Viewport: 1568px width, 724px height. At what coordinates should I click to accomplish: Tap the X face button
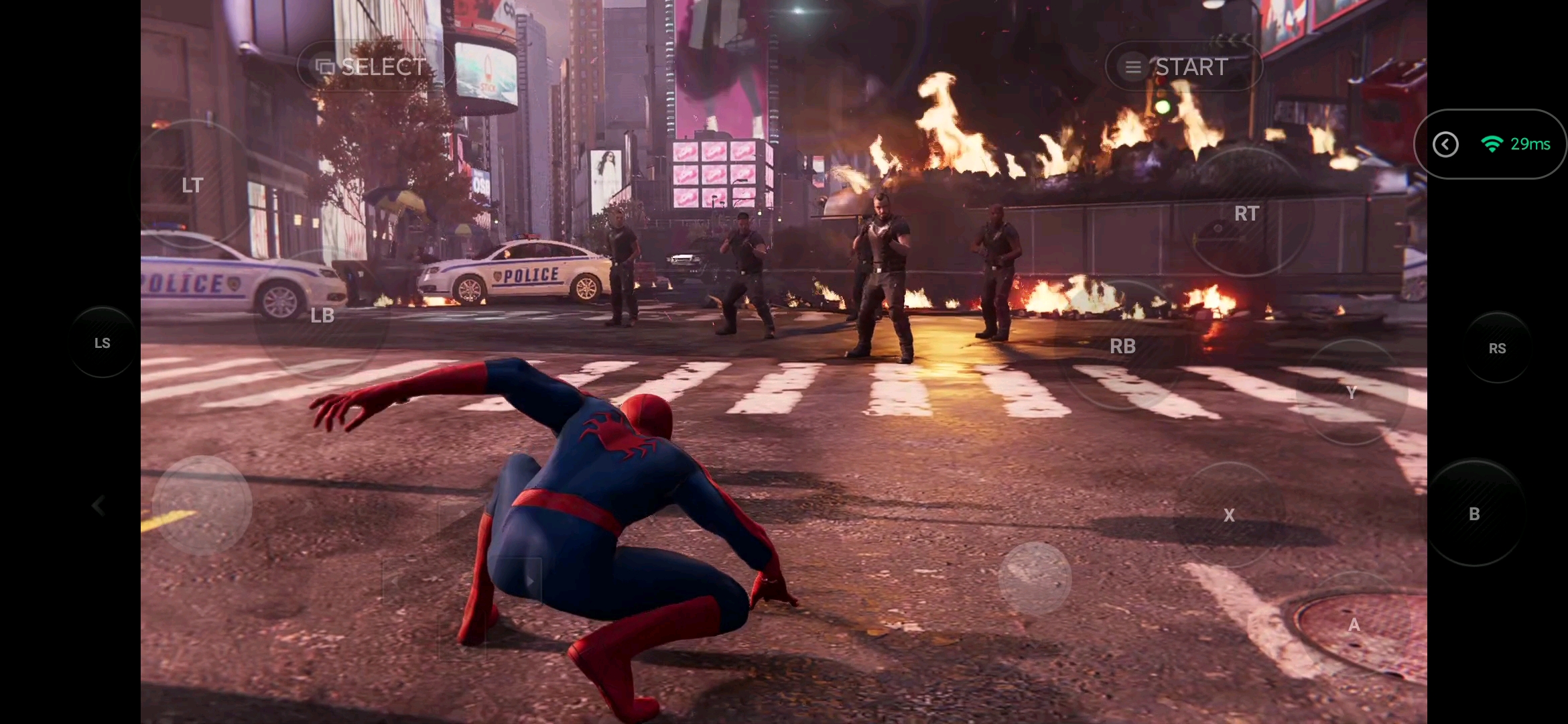click(1229, 515)
